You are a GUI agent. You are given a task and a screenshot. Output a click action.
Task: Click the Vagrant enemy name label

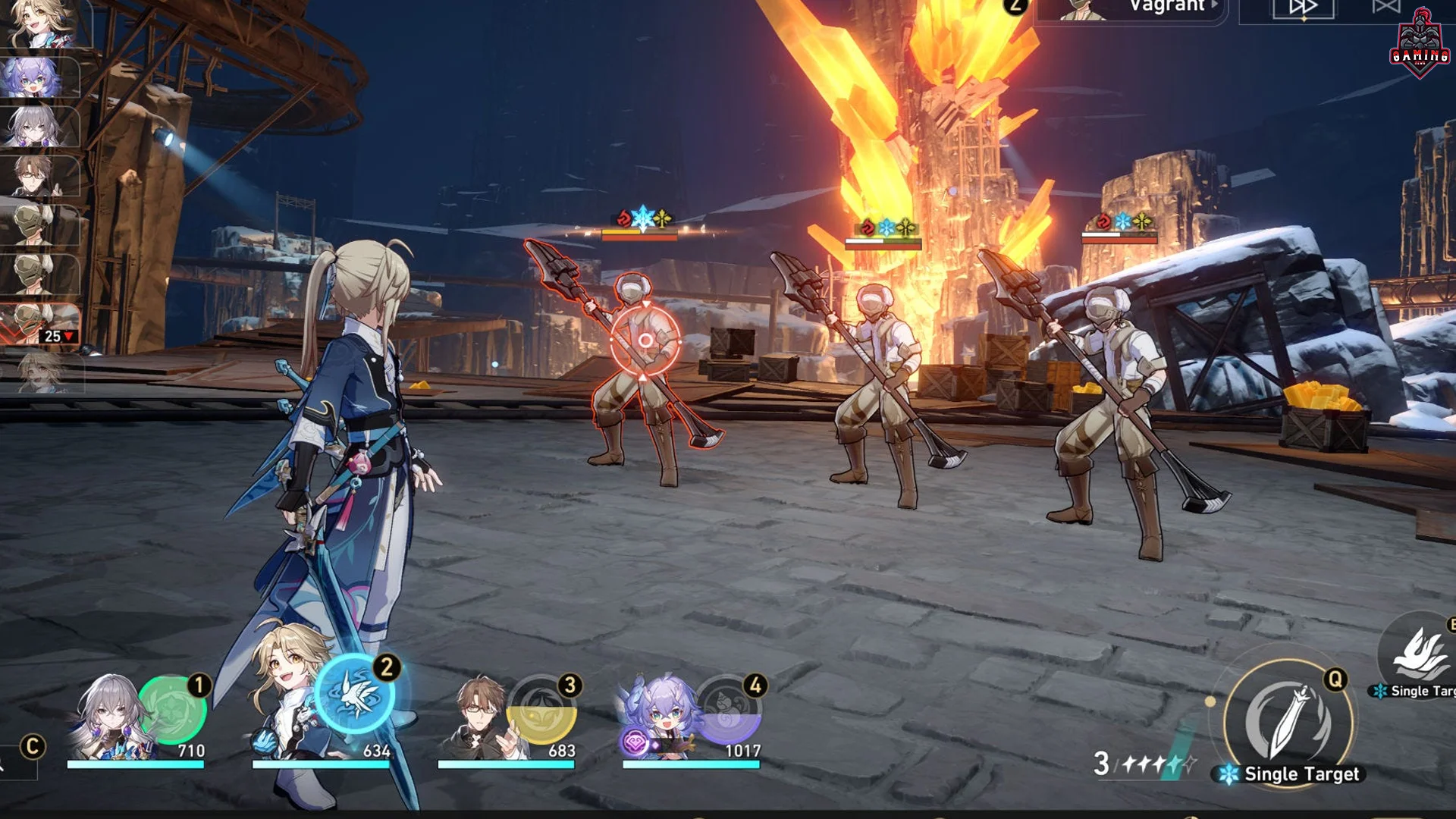[1169, 6]
